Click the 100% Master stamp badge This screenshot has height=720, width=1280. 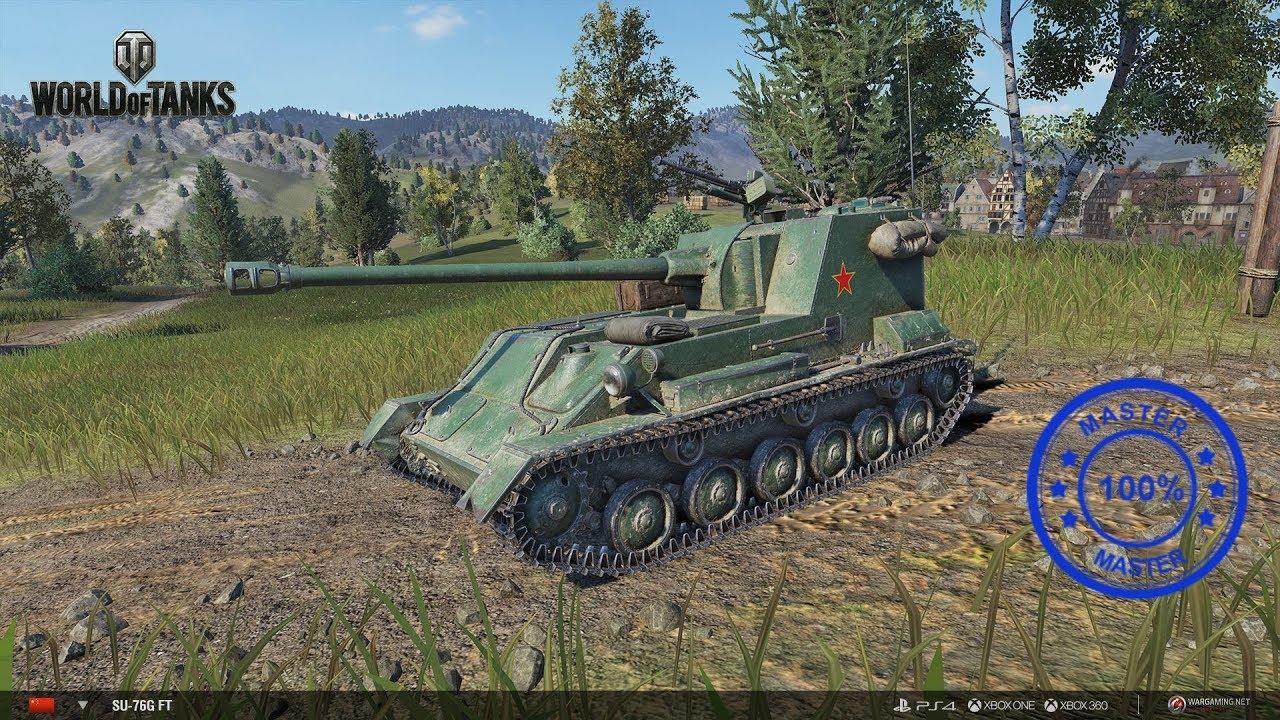(x=1136, y=488)
